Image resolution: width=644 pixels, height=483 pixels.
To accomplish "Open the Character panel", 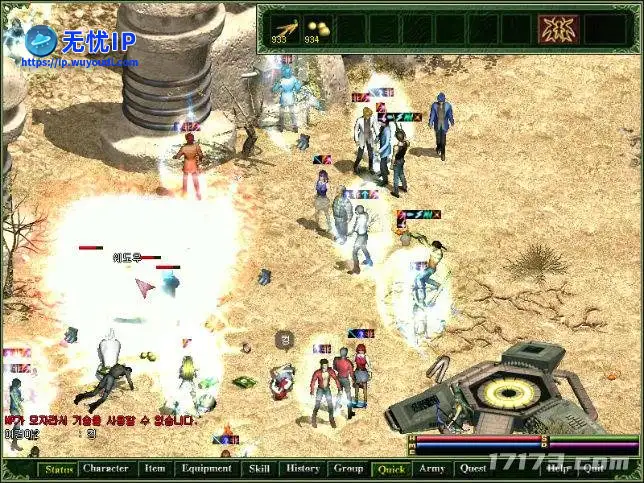I will click(x=106, y=468).
